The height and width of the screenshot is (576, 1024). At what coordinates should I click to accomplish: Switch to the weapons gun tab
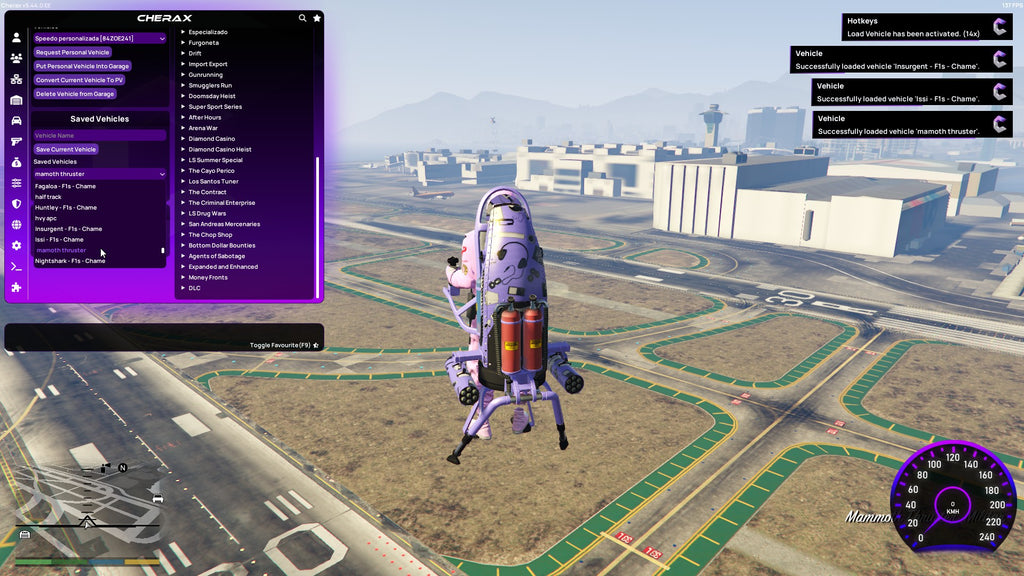[16, 141]
